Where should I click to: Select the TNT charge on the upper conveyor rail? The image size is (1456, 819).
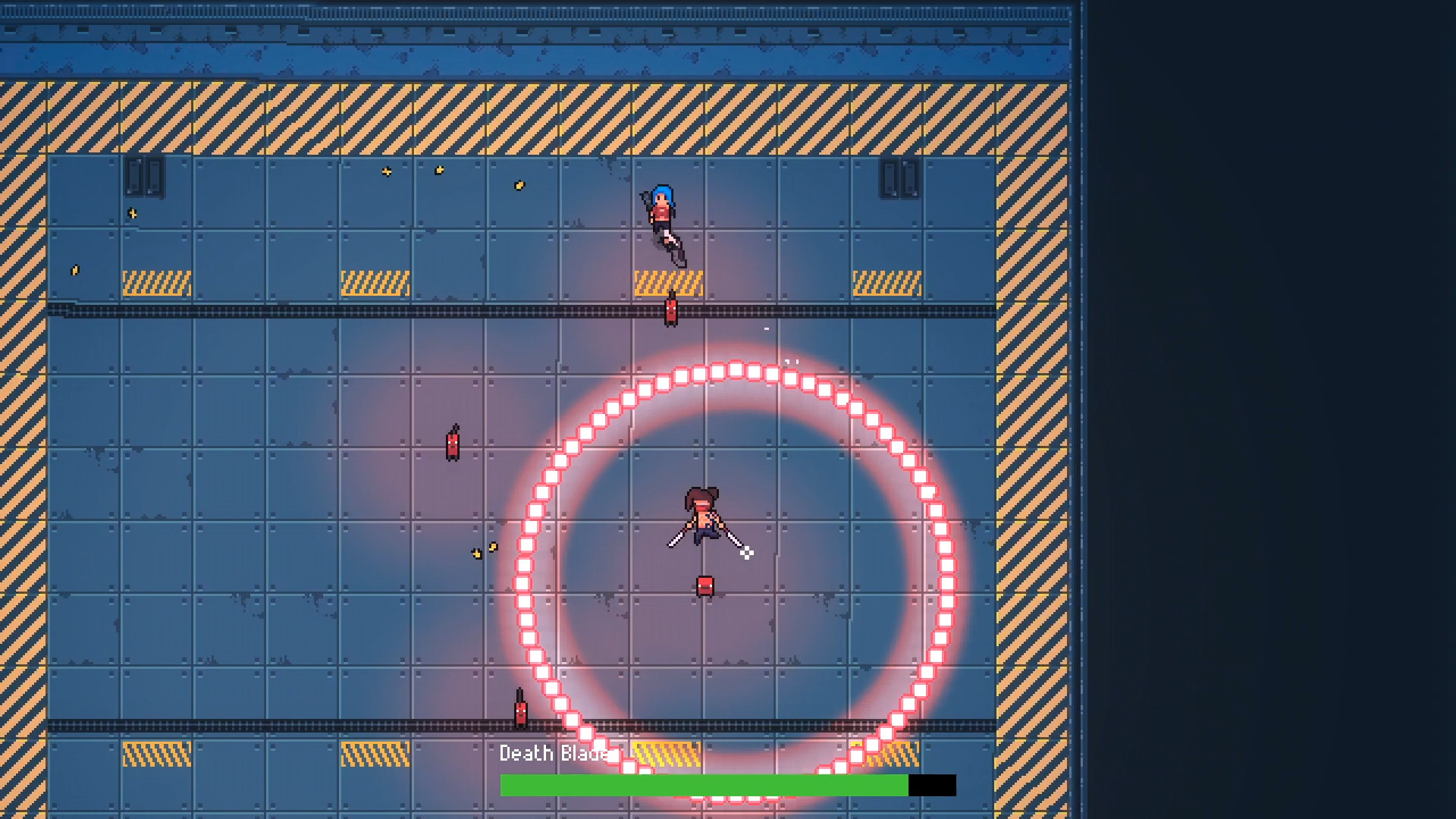click(x=670, y=309)
